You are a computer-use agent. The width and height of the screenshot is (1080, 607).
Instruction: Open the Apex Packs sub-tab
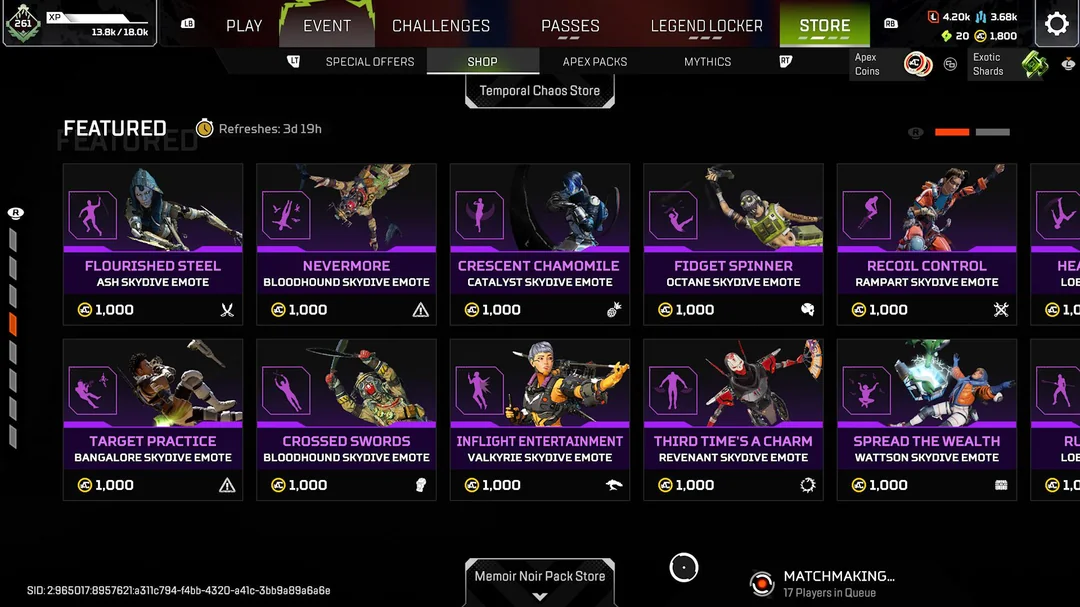tap(595, 62)
